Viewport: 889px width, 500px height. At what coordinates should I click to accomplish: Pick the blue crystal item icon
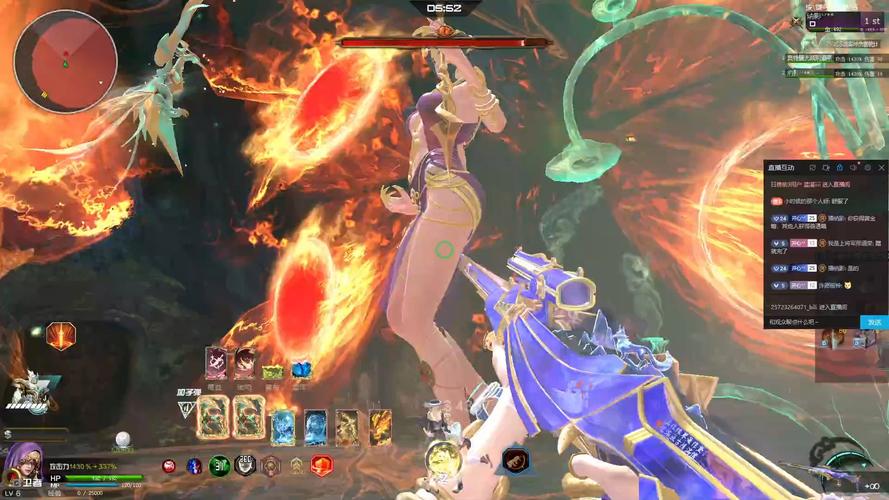(x=301, y=370)
